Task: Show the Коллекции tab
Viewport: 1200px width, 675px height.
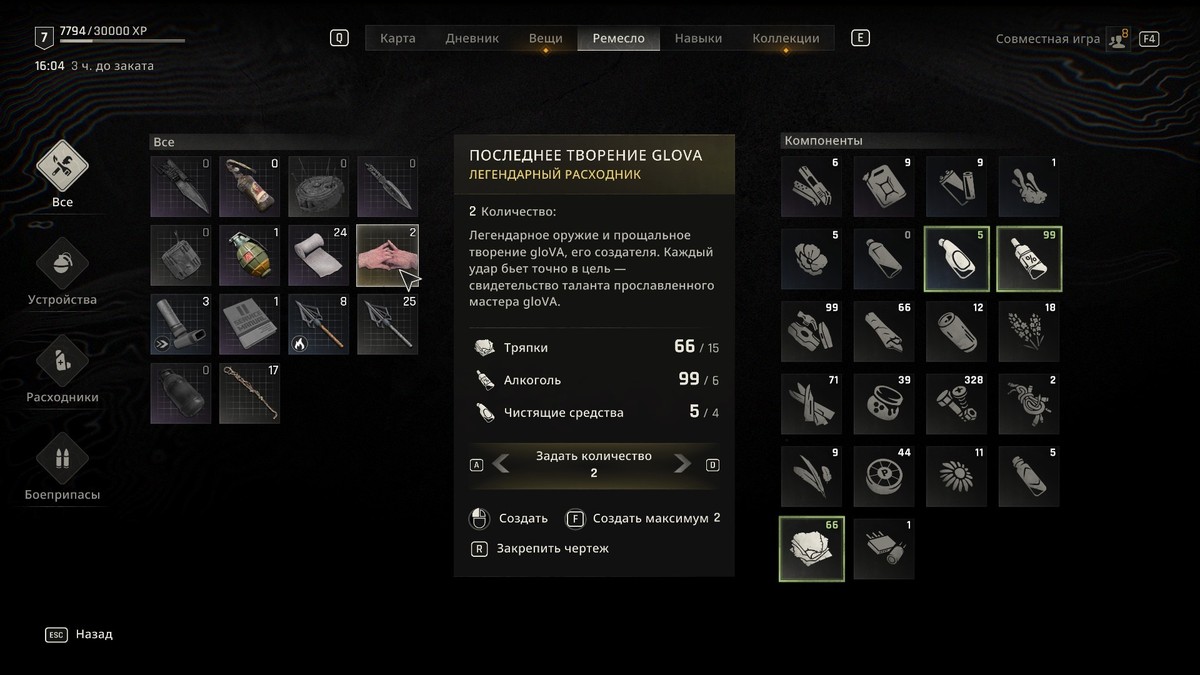Action: [785, 39]
